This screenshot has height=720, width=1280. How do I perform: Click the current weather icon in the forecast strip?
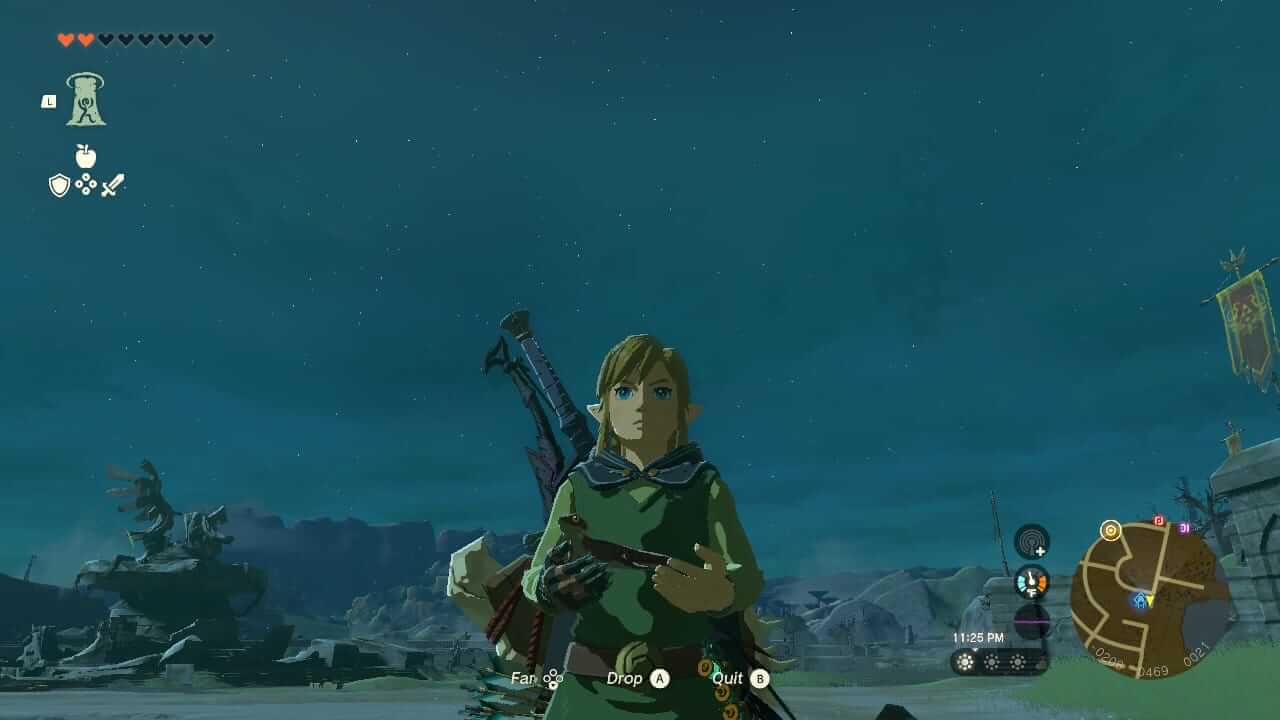click(965, 662)
